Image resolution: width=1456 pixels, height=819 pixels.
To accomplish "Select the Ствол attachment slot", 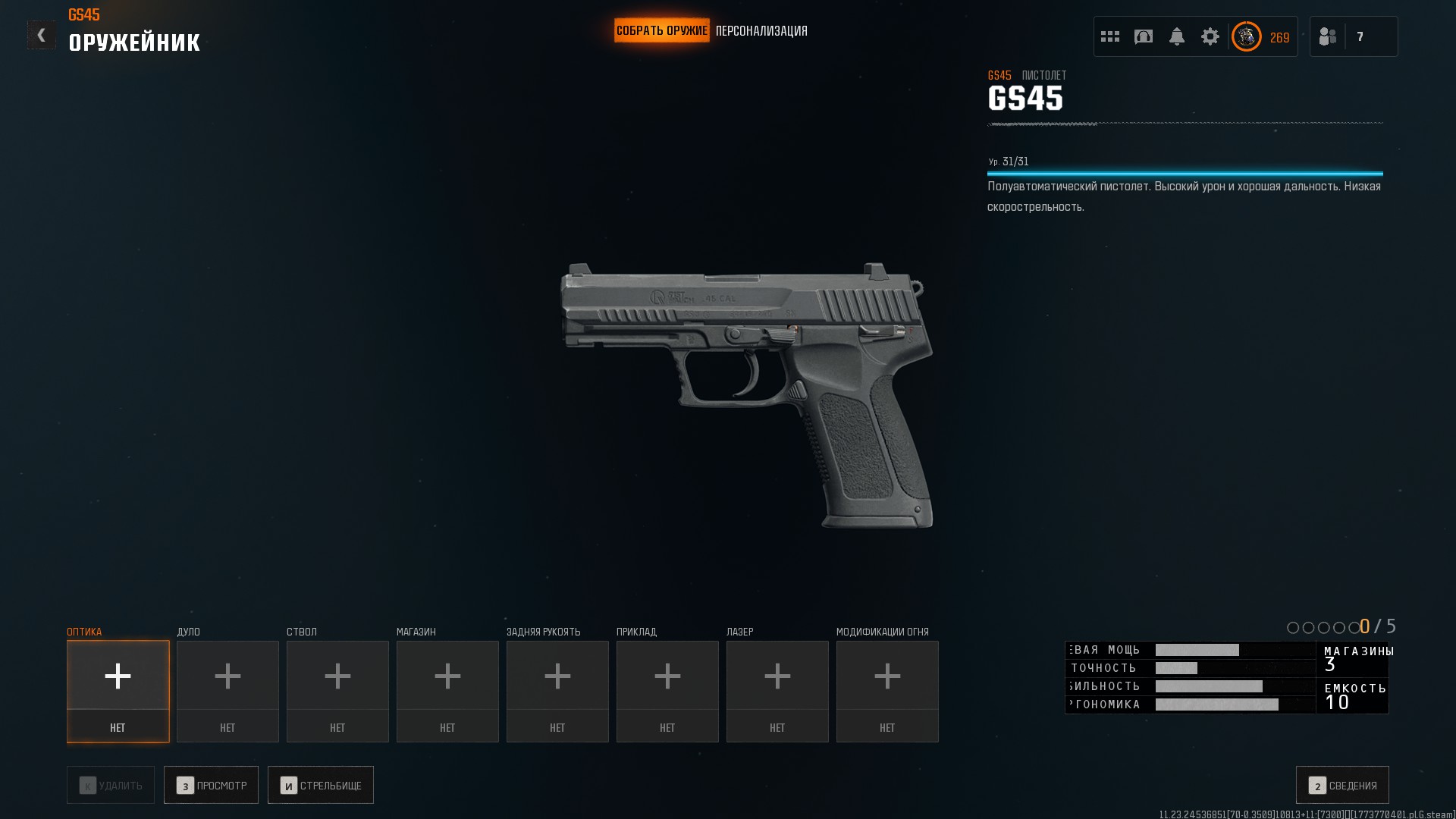I will [337, 691].
